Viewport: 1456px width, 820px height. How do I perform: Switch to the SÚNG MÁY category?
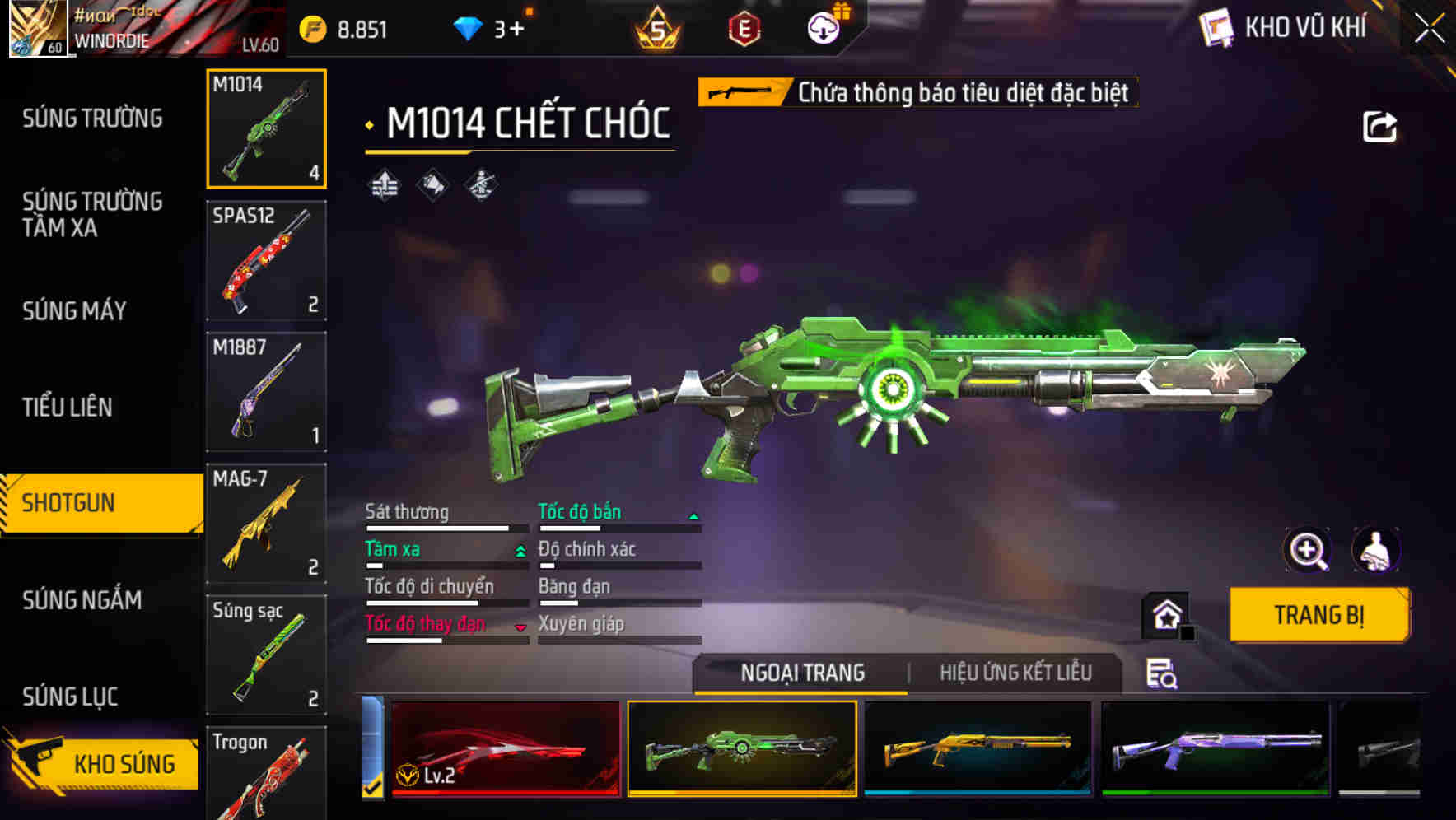pos(74,311)
